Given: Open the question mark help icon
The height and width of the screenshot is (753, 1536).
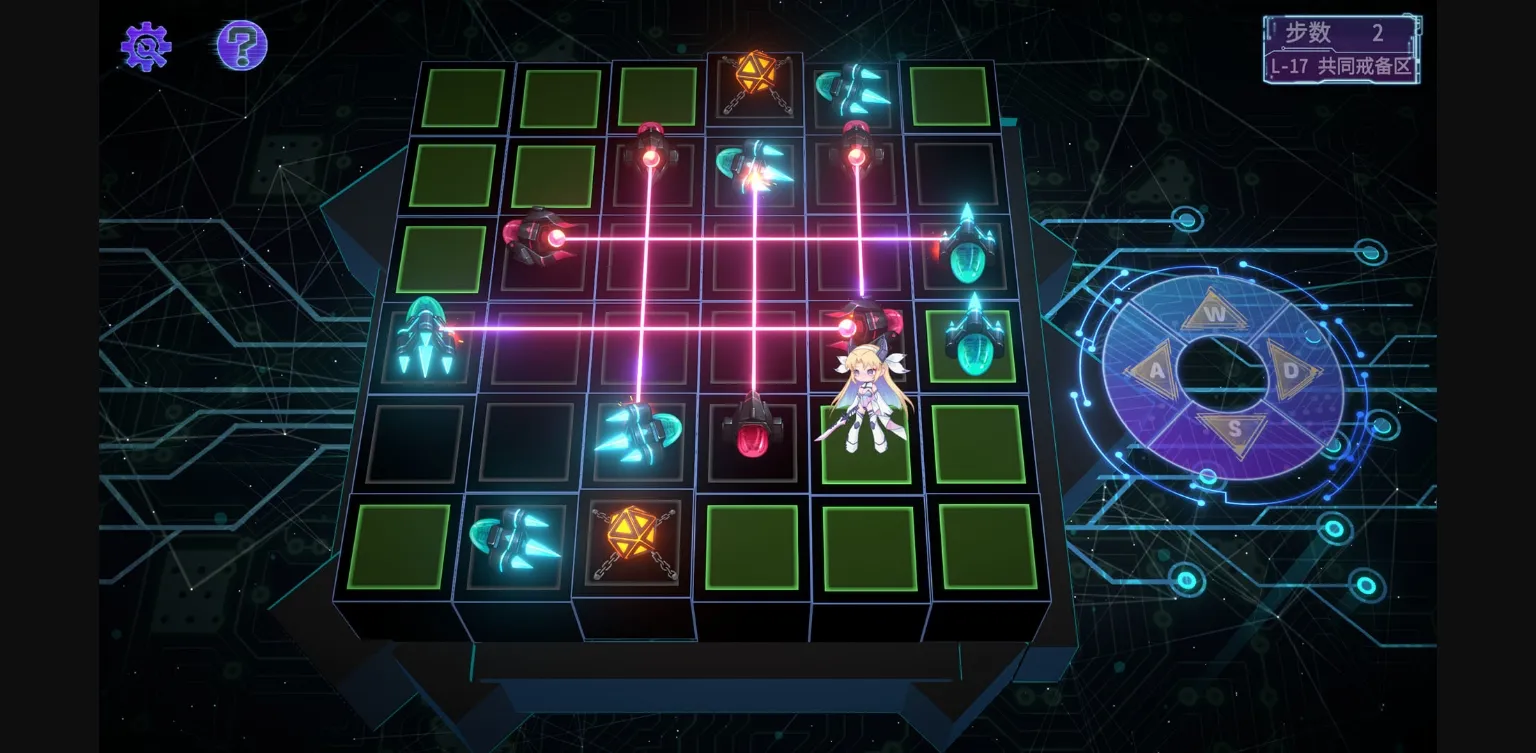Looking at the screenshot, I should click(240, 45).
